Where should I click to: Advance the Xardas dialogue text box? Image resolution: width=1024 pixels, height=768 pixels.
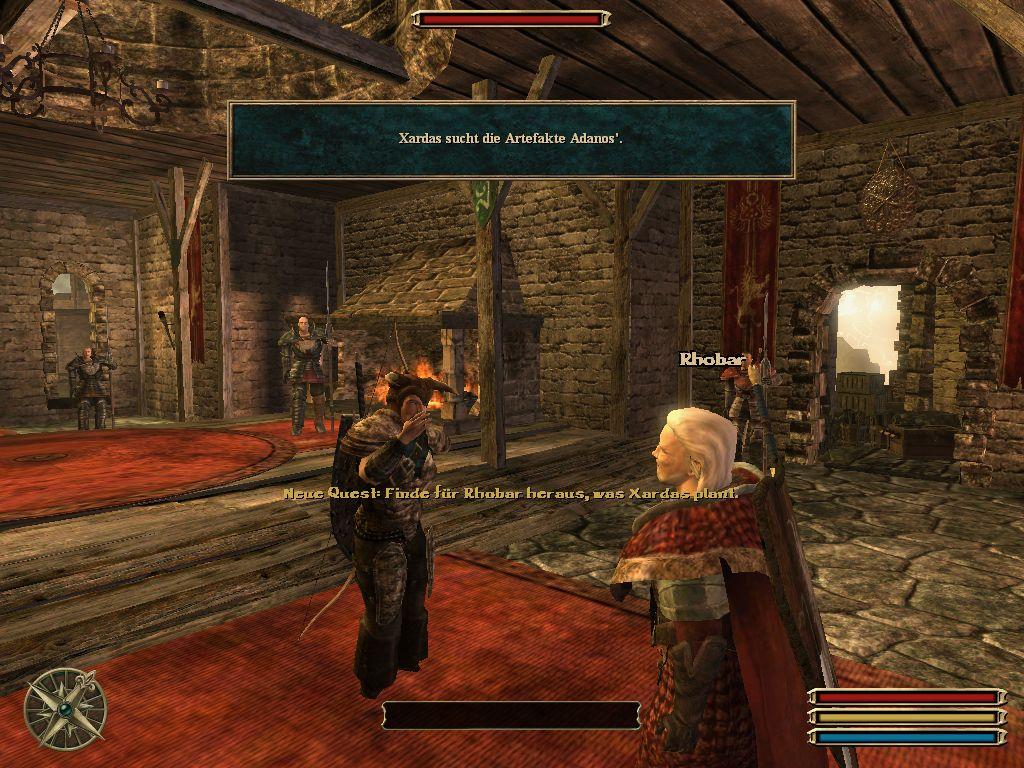tap(511, 140)
